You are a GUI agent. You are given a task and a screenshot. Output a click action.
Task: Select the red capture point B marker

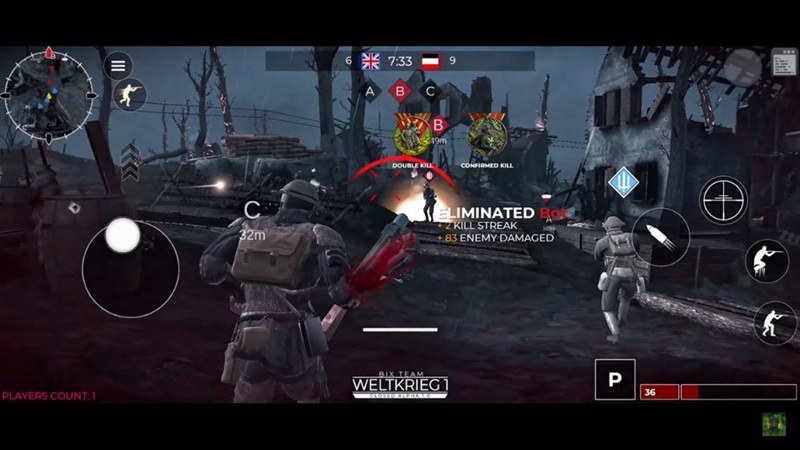click(401, 91)
